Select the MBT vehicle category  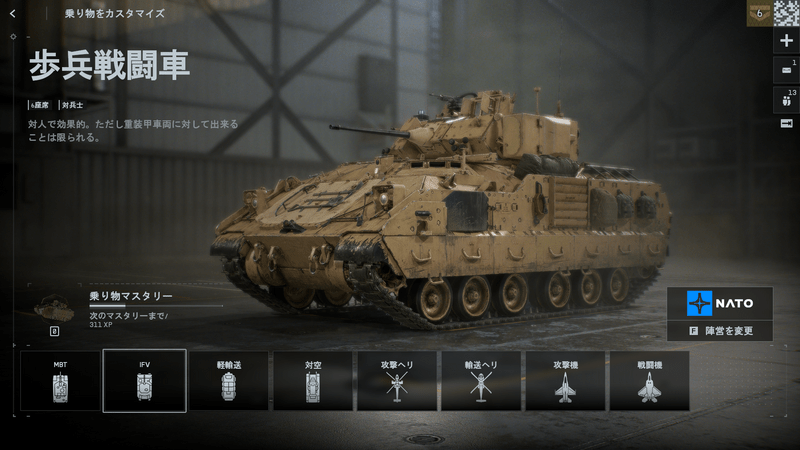[60, 380]
